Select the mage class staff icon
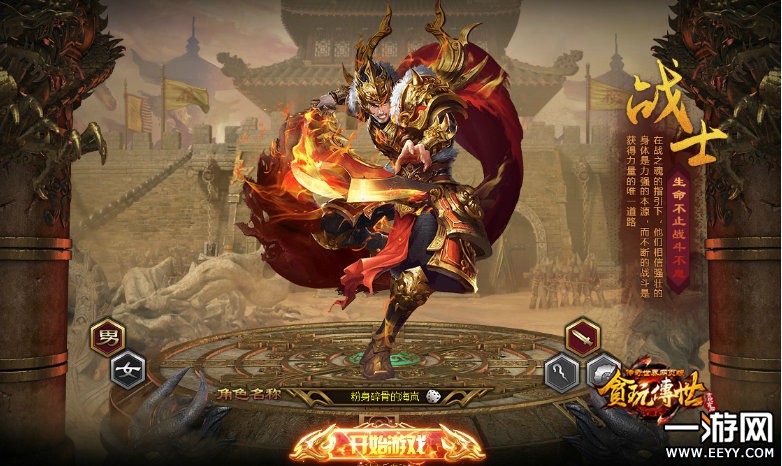The image size is (782, 466). pyautogui.click(x=562, y=372)
